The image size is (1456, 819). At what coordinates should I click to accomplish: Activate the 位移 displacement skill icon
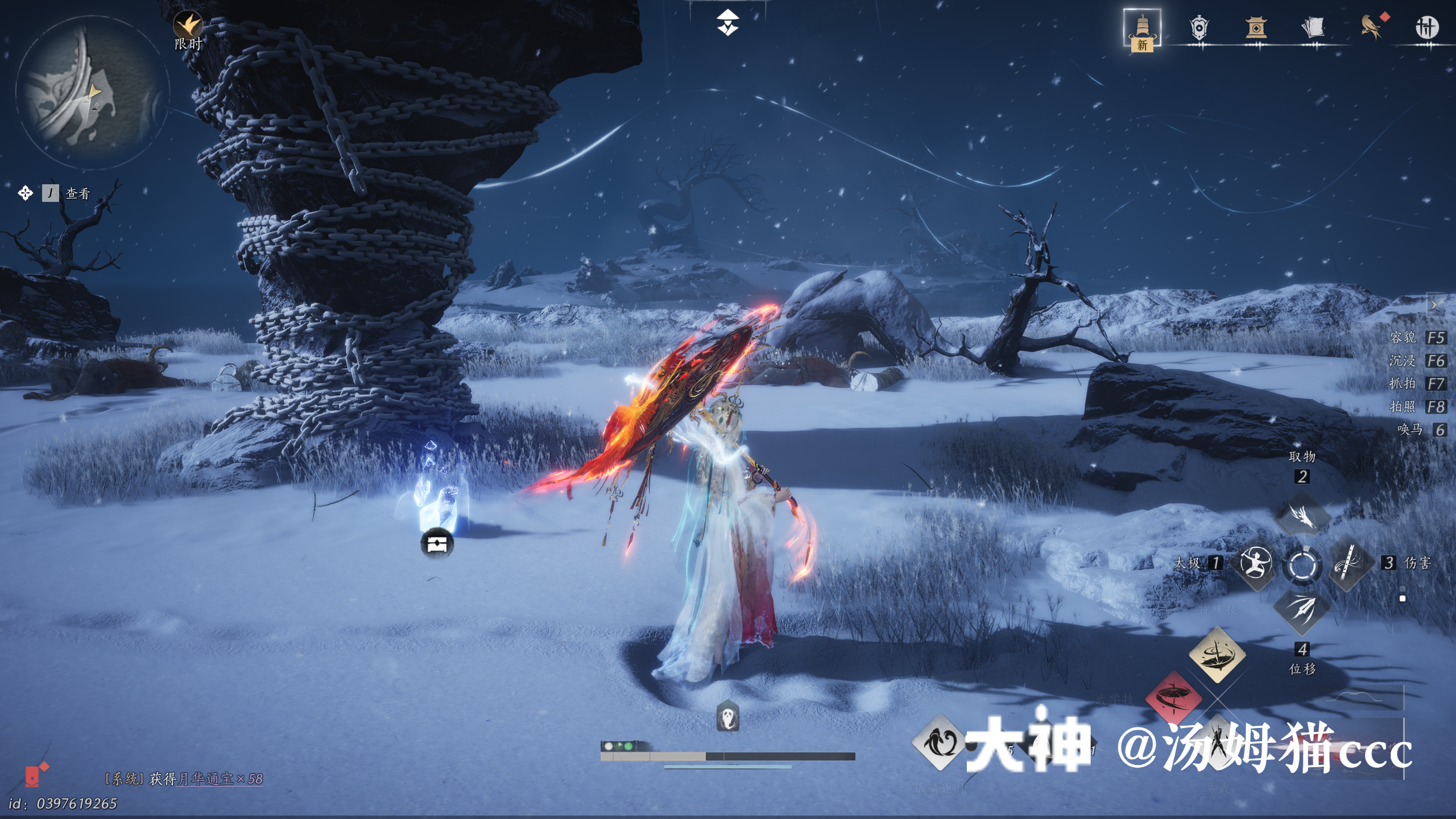tap(1302, 610)
